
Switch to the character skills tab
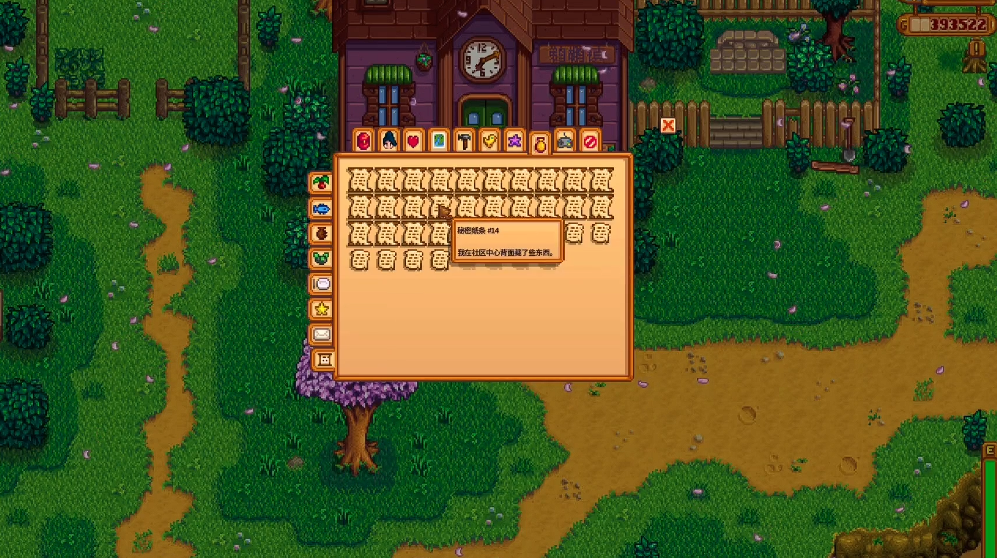(389, 141)
